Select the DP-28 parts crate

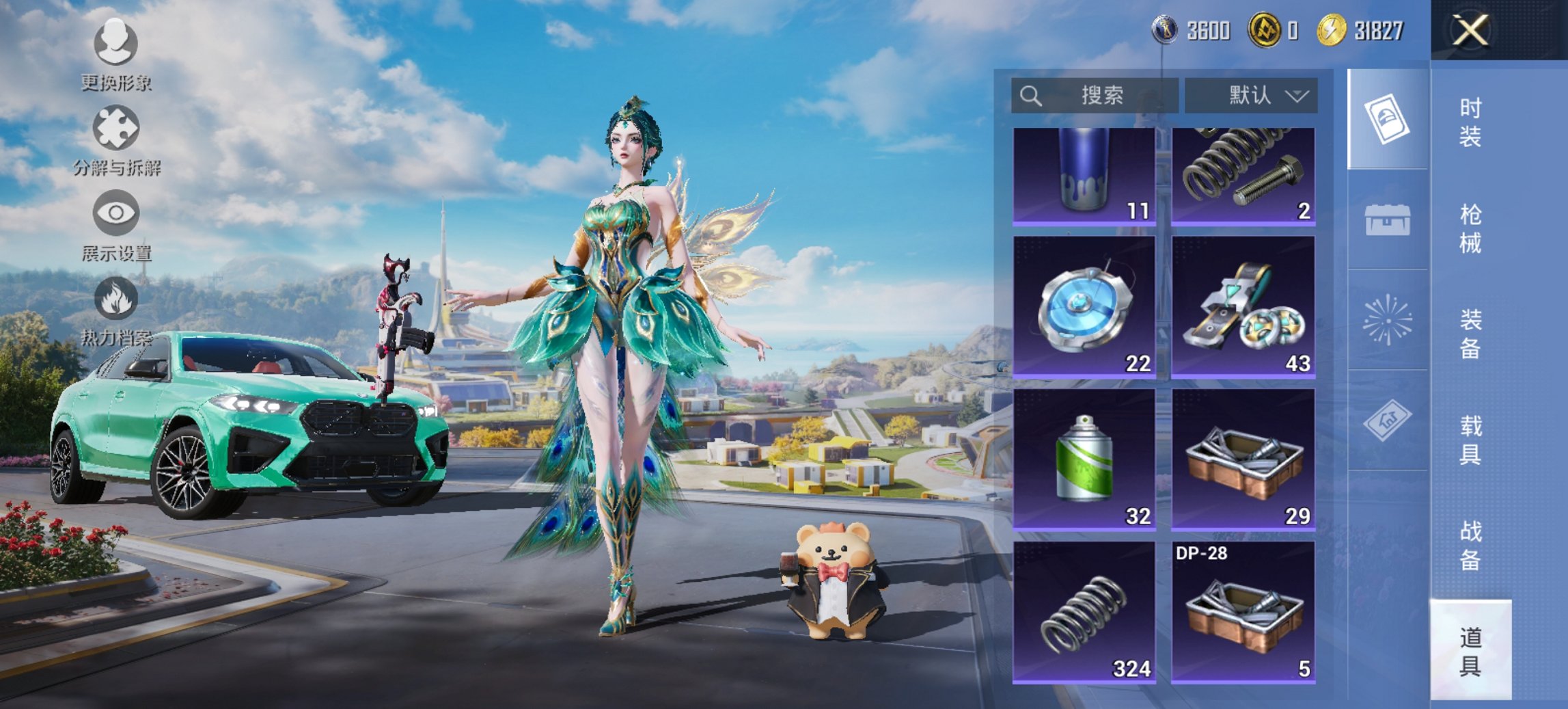coord(1243,612)
